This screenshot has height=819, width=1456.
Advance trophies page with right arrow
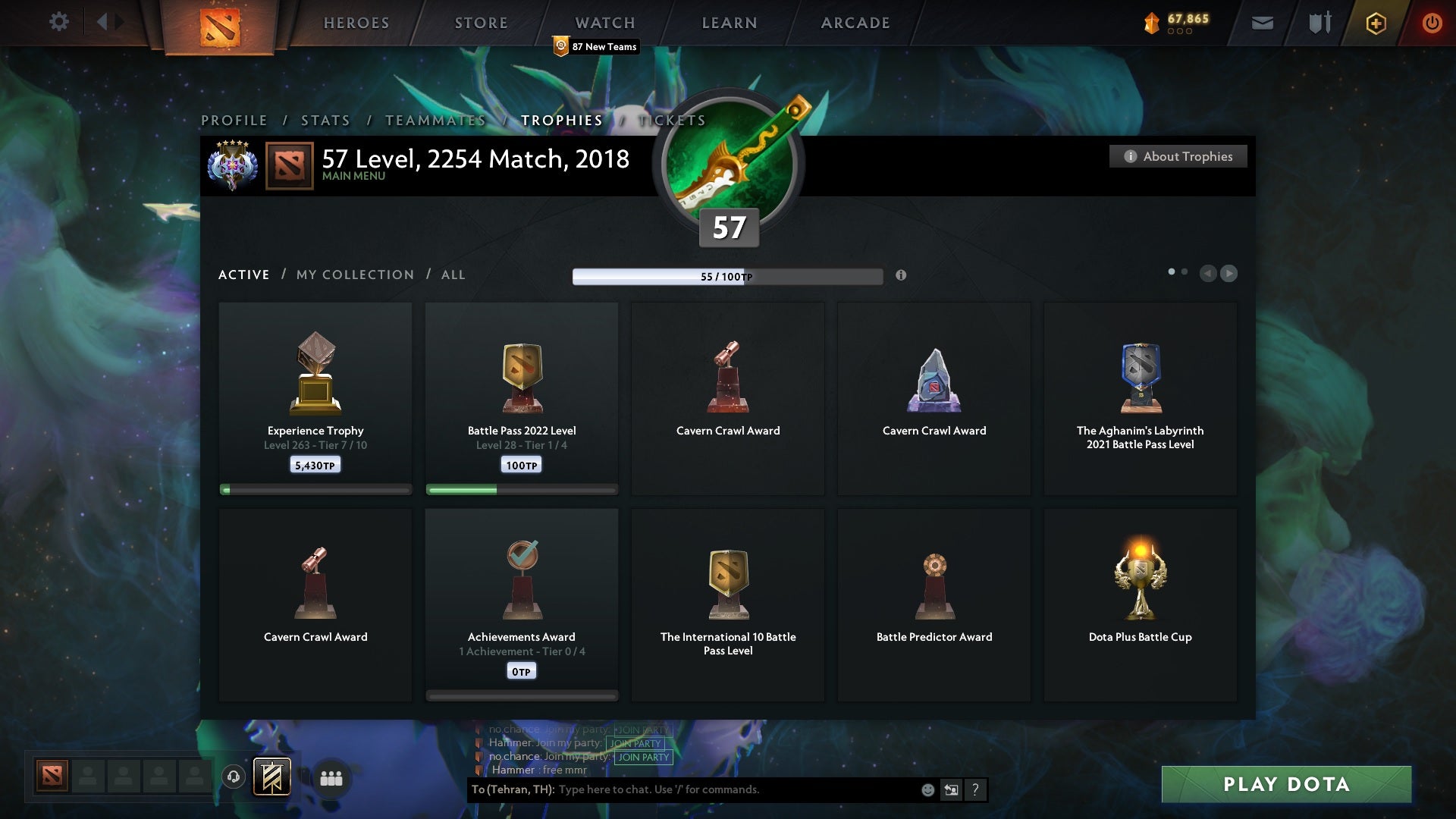tap(1229, 274)
